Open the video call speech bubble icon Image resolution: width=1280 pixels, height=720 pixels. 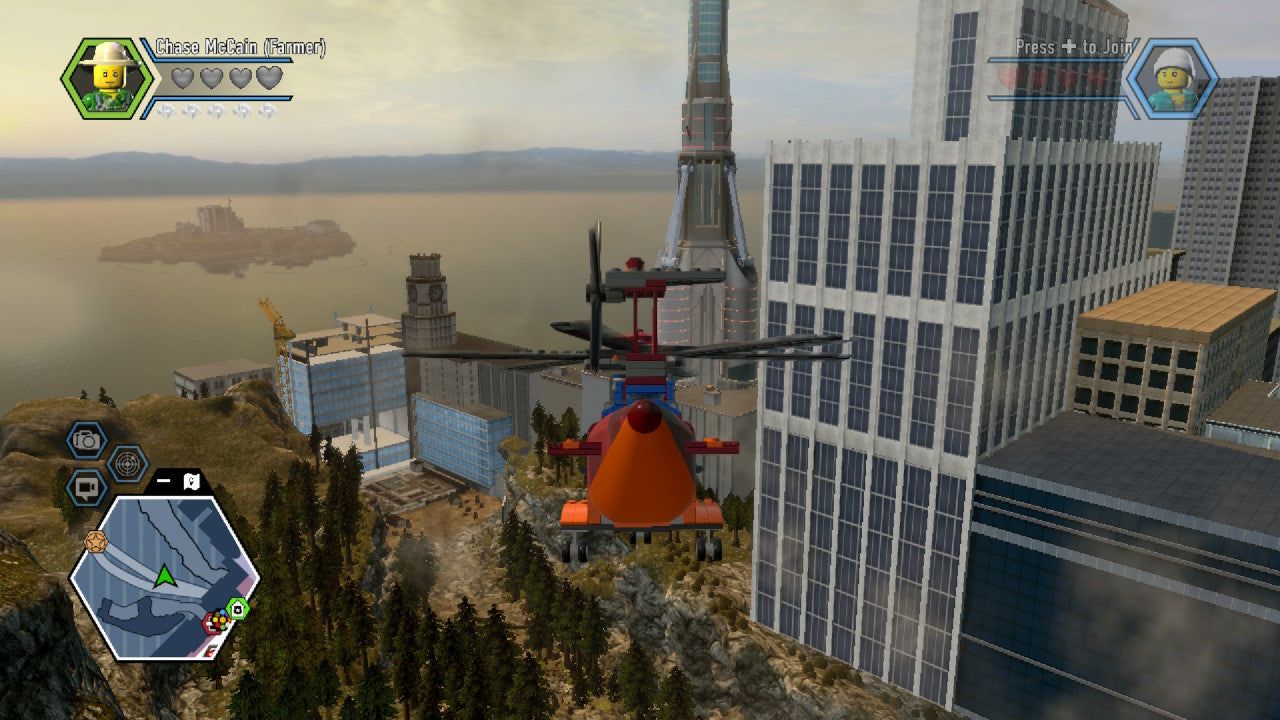(86, 486)
